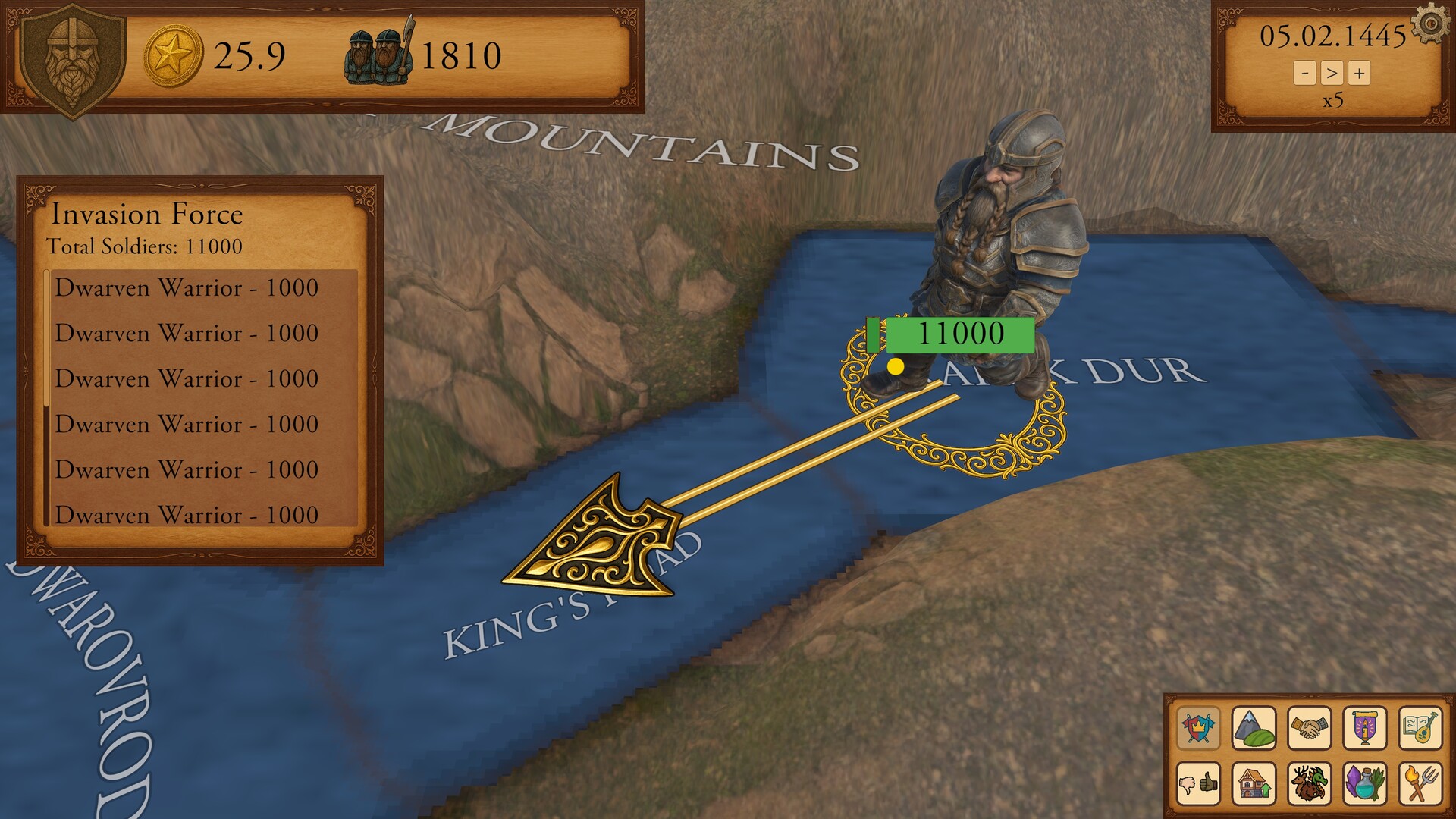Click the gold star coin icon

[173, 53]
